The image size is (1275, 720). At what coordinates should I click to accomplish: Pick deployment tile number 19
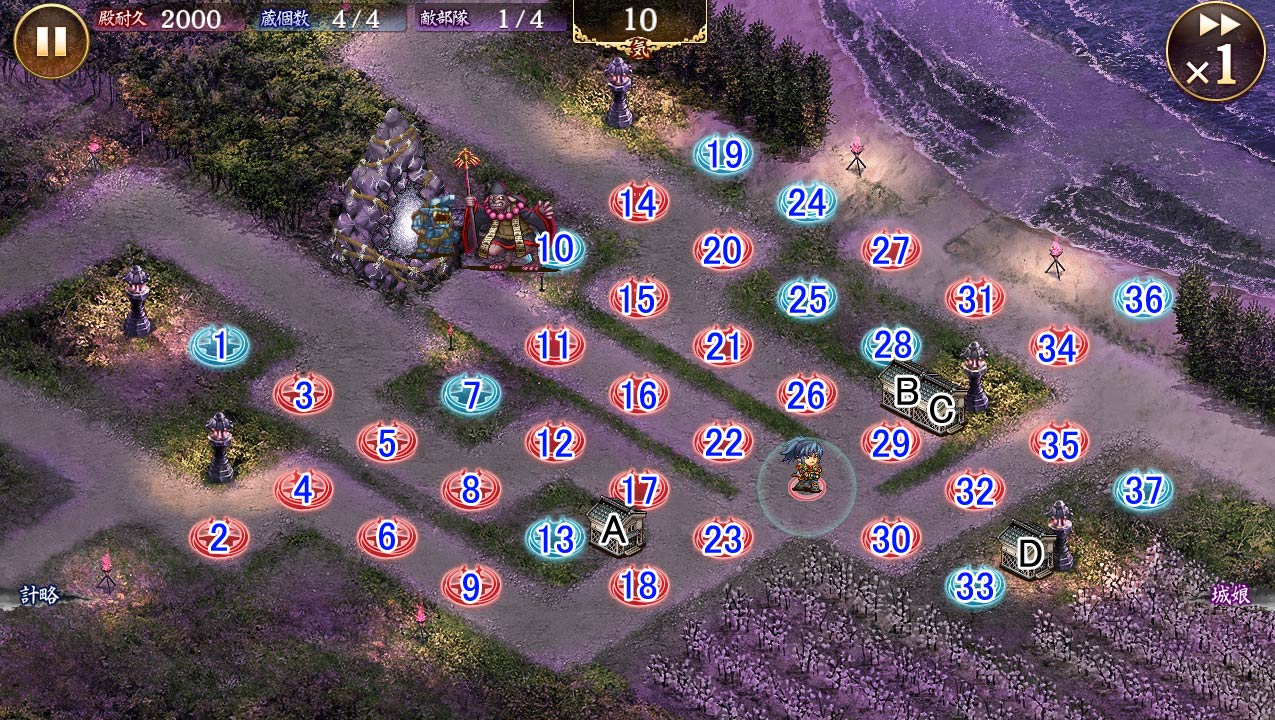click(x=723, y=154)
